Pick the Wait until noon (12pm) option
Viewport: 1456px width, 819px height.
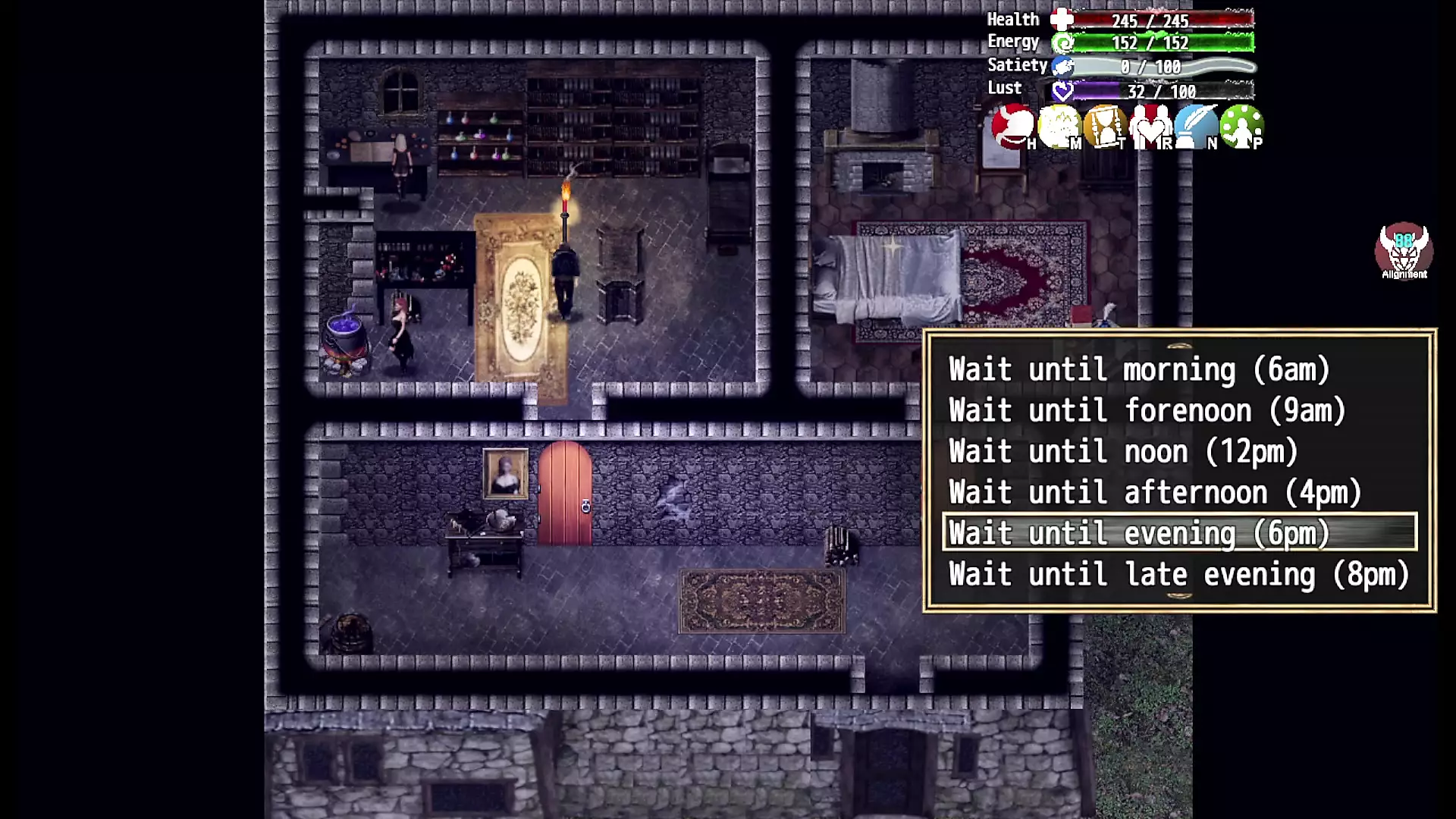point(1123,452)
